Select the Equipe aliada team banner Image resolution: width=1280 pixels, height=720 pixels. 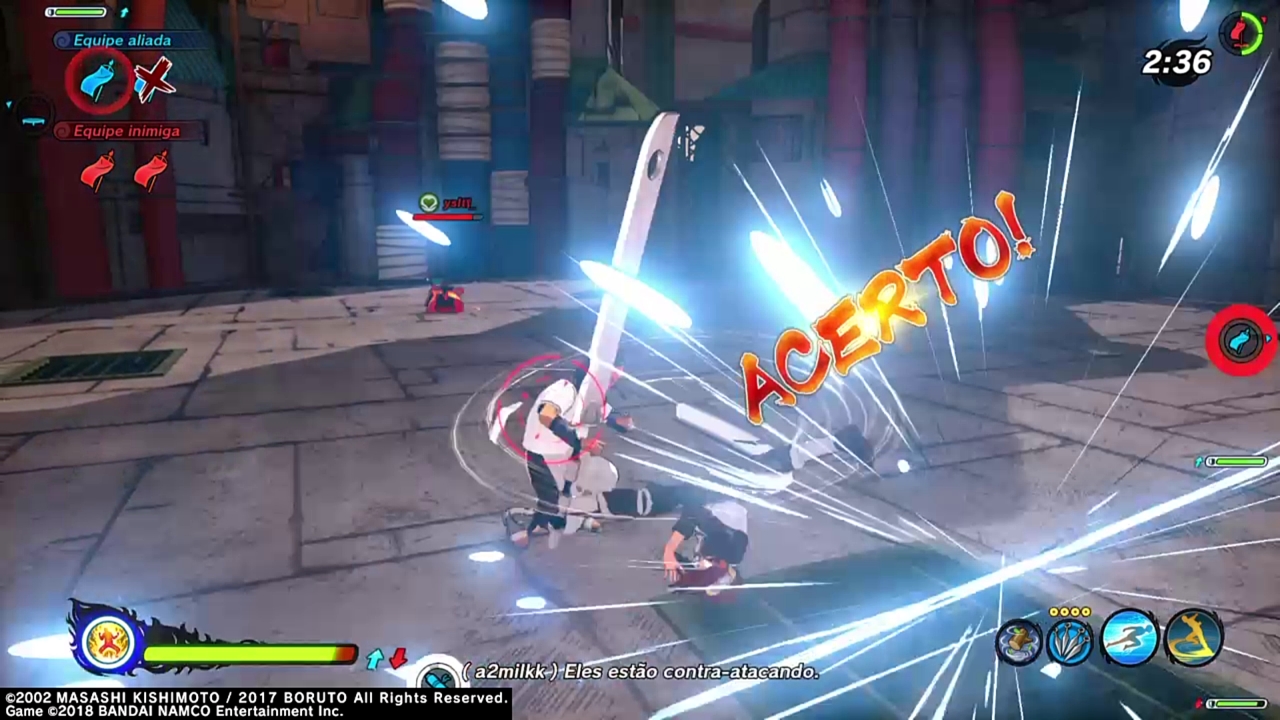122,40
